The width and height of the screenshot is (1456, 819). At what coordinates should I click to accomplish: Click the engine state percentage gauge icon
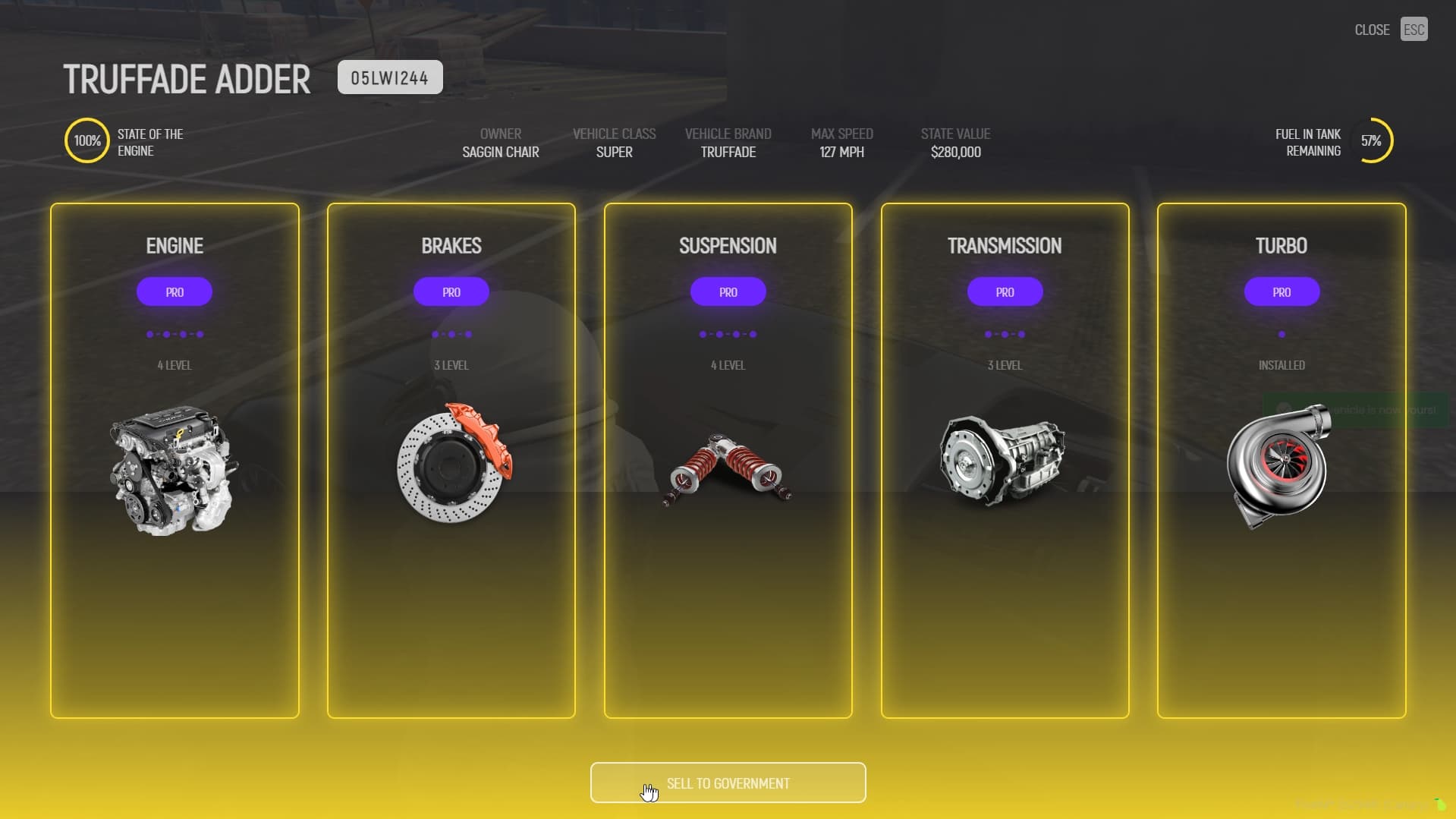[x=86, y=140]
